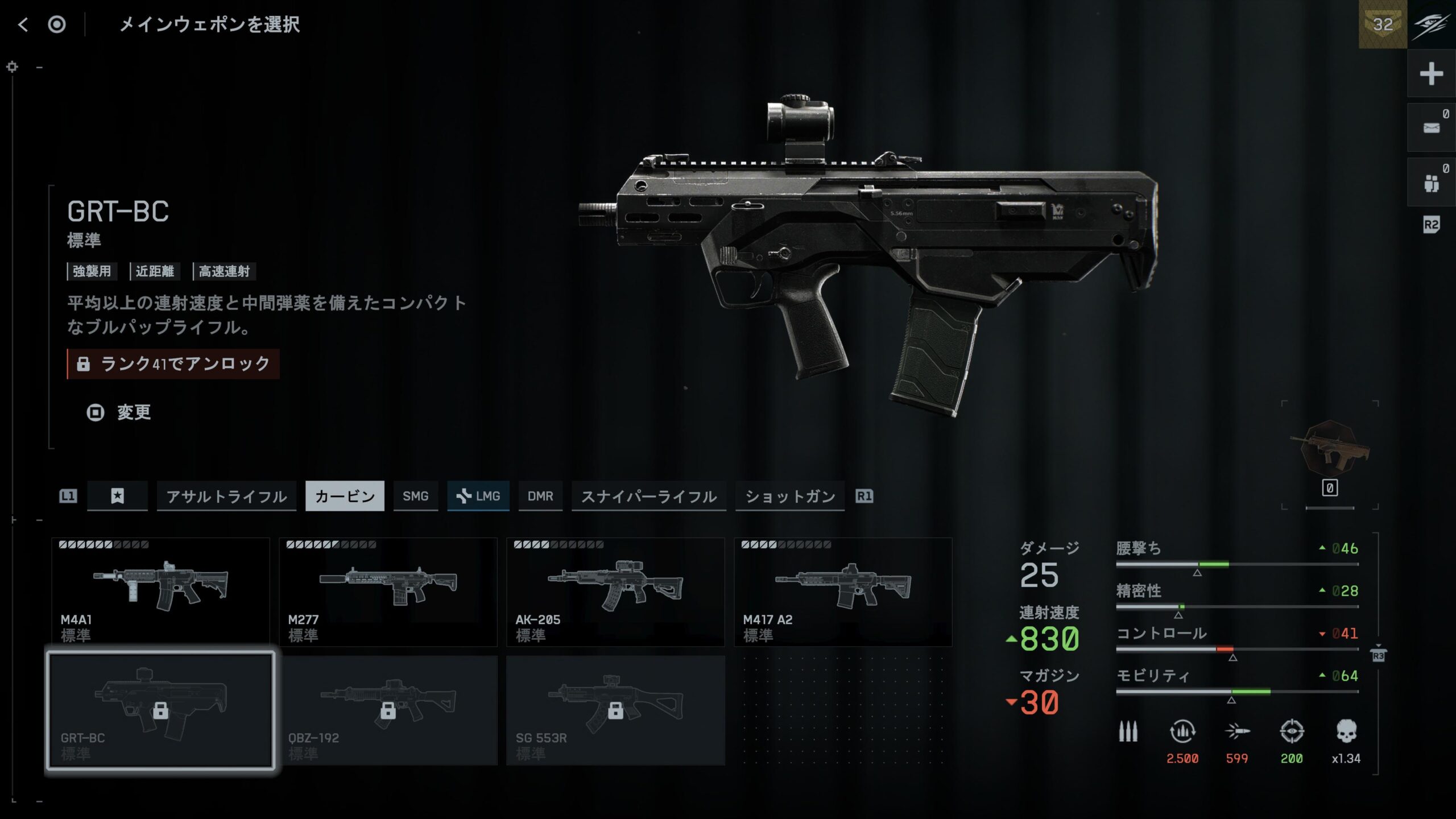Viewport: 1456px width, 819px height.
Task: Switch to the LMG tab
Action: pyautogui.click(x=478, y=496)
